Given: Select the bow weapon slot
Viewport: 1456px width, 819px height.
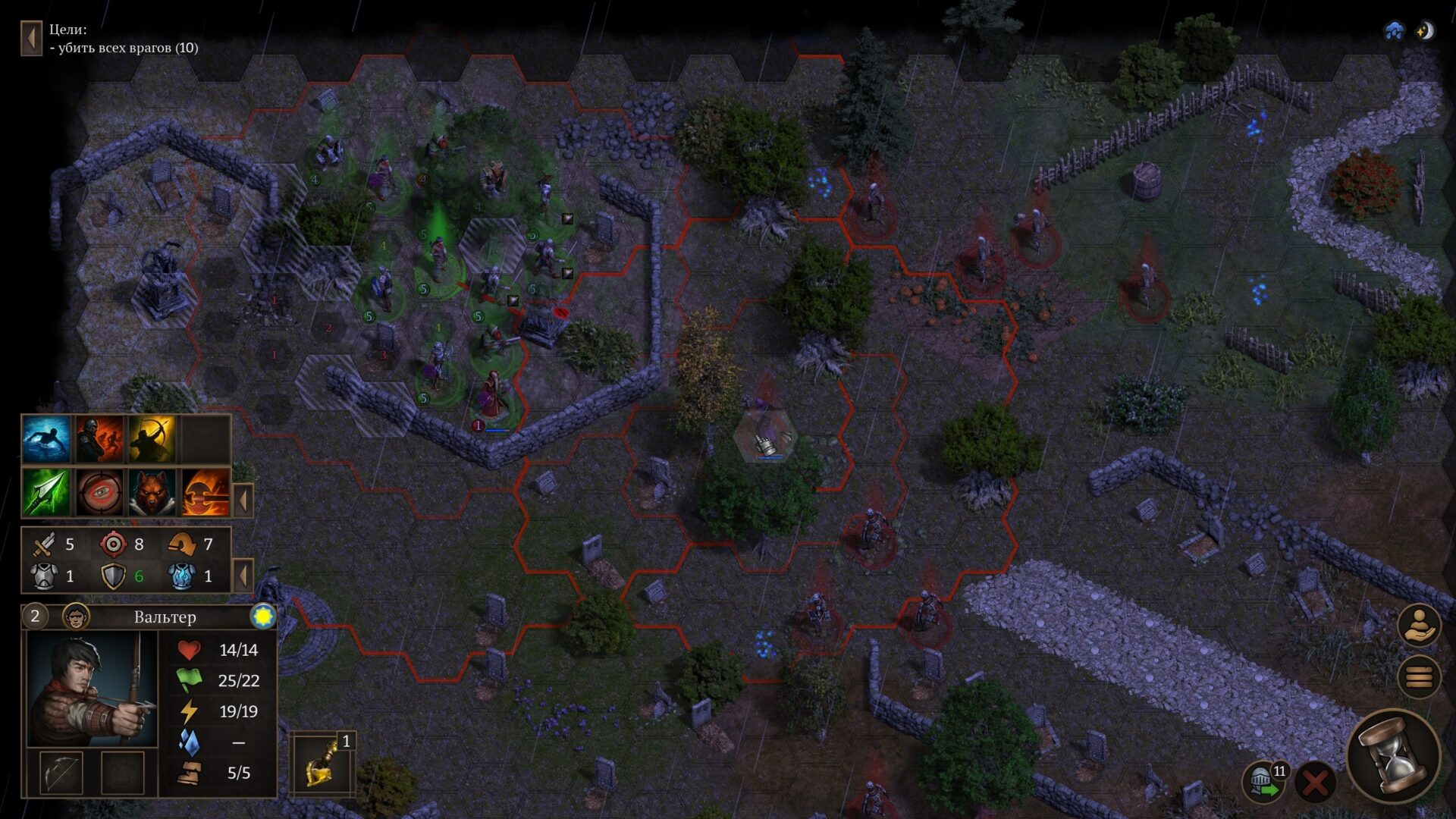Looking at the screenshot, I should point(61,773).
